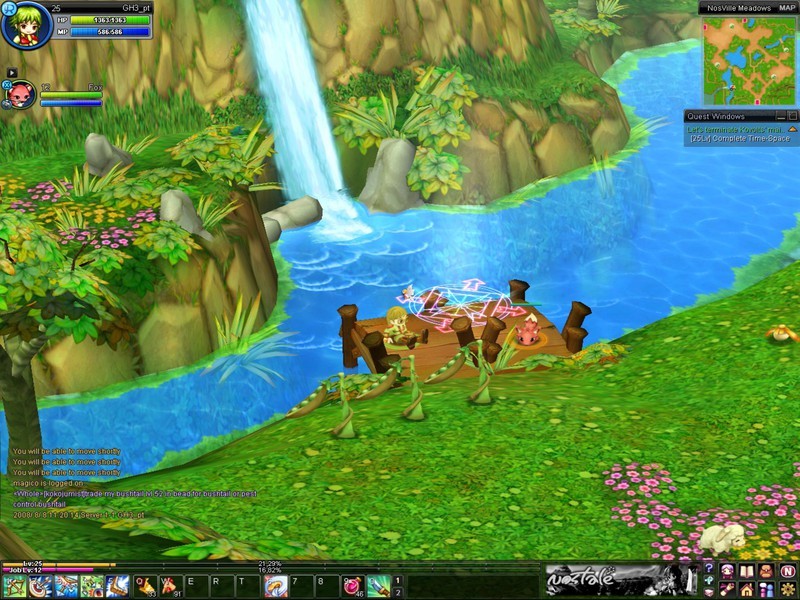Collapse the quest entry with the orange arrow
800x600 pixels.
[x=792, y=129]
